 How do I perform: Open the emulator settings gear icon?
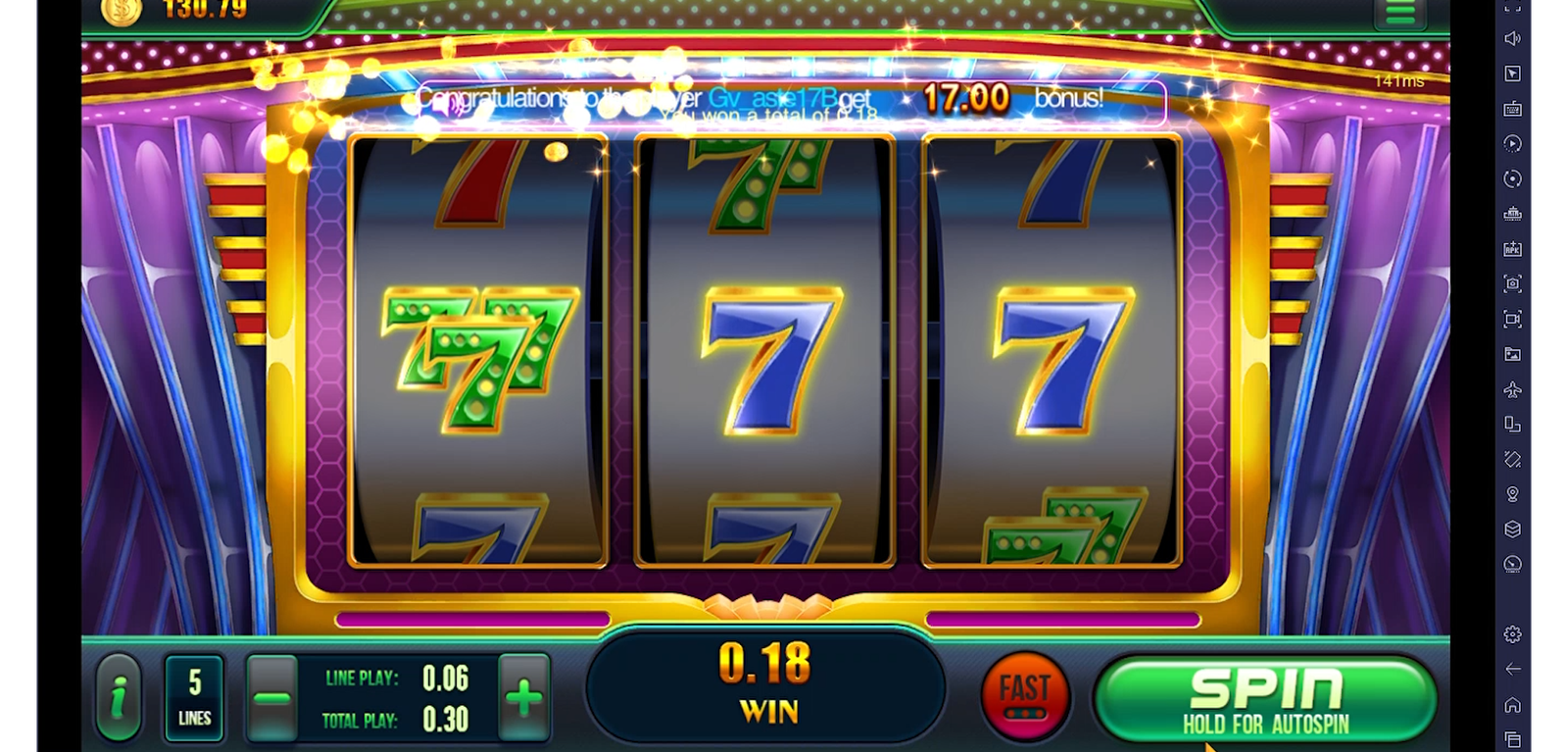click(1512, 634)
